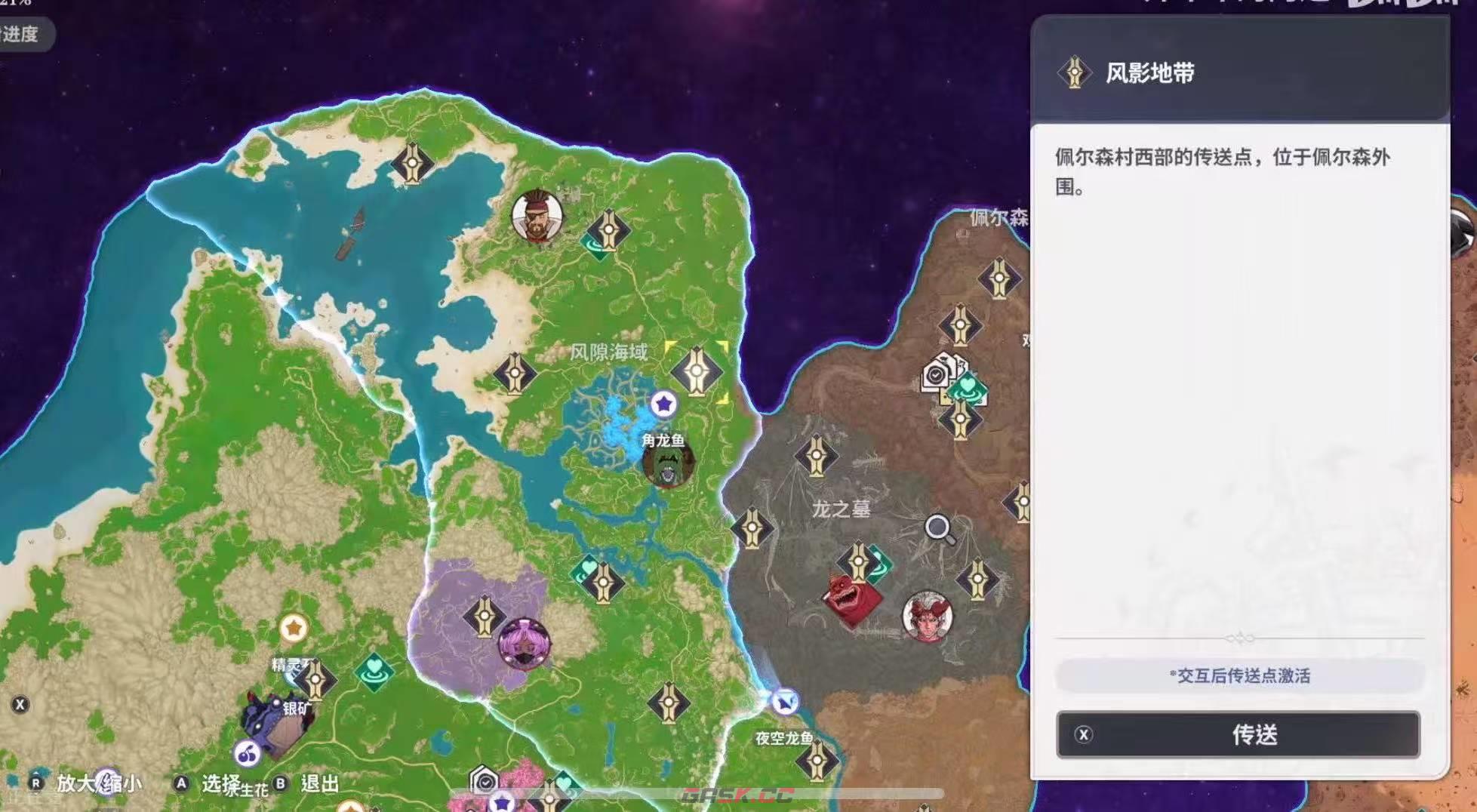The image size is (1477, 812).
Task: Click the 放大/缩小 zoom control
Action: pos(83,785)
